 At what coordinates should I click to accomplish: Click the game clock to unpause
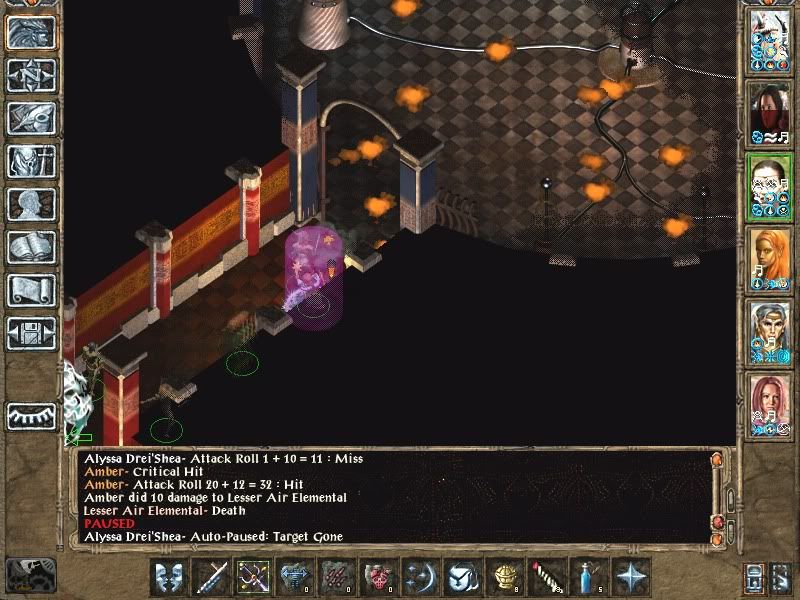pos(29,574)
